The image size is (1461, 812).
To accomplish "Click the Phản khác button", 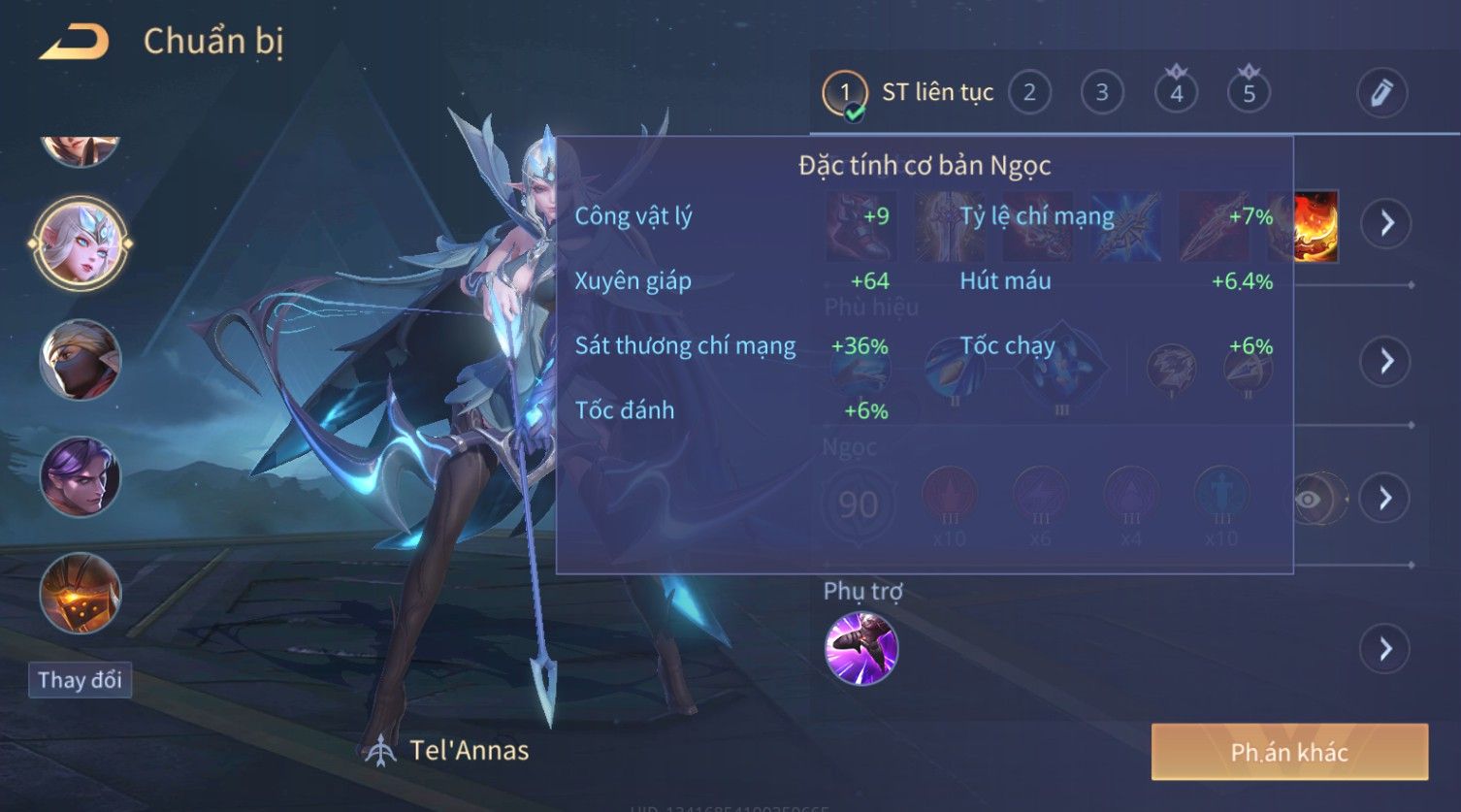I will coord(1289,752).
